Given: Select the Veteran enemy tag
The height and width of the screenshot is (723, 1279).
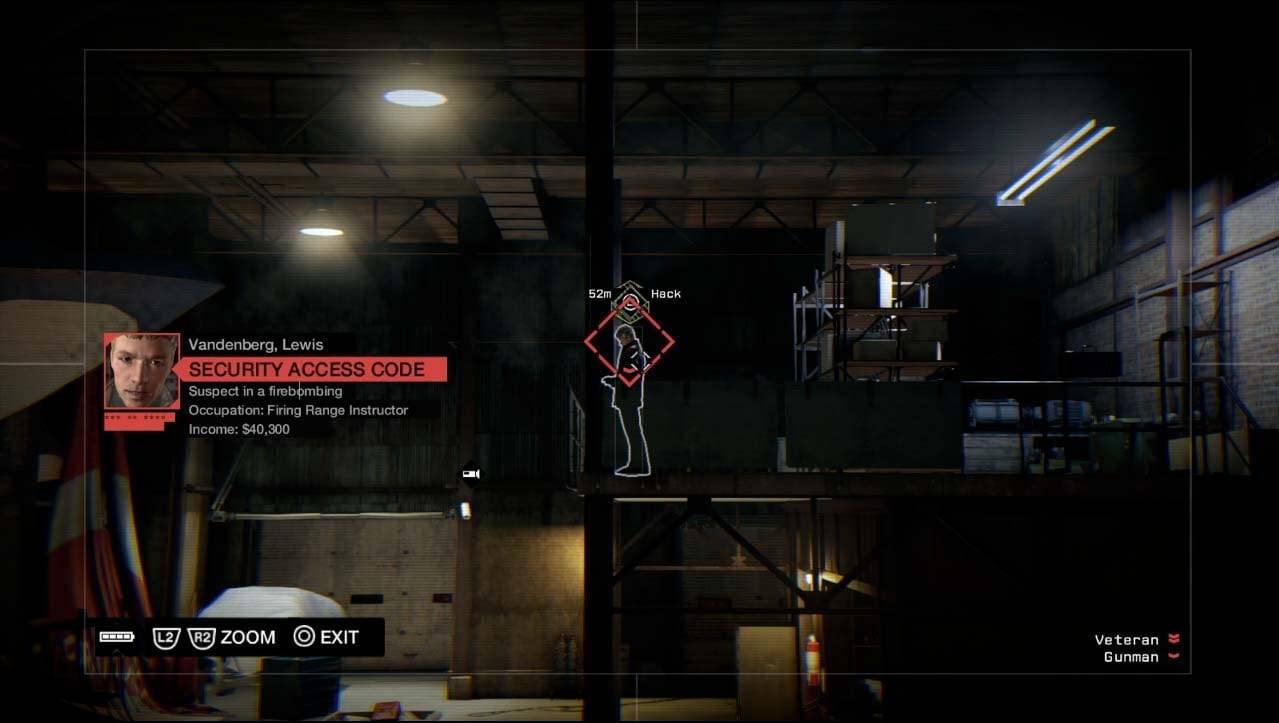Looking at the screenshot, I should [1127, 640].
